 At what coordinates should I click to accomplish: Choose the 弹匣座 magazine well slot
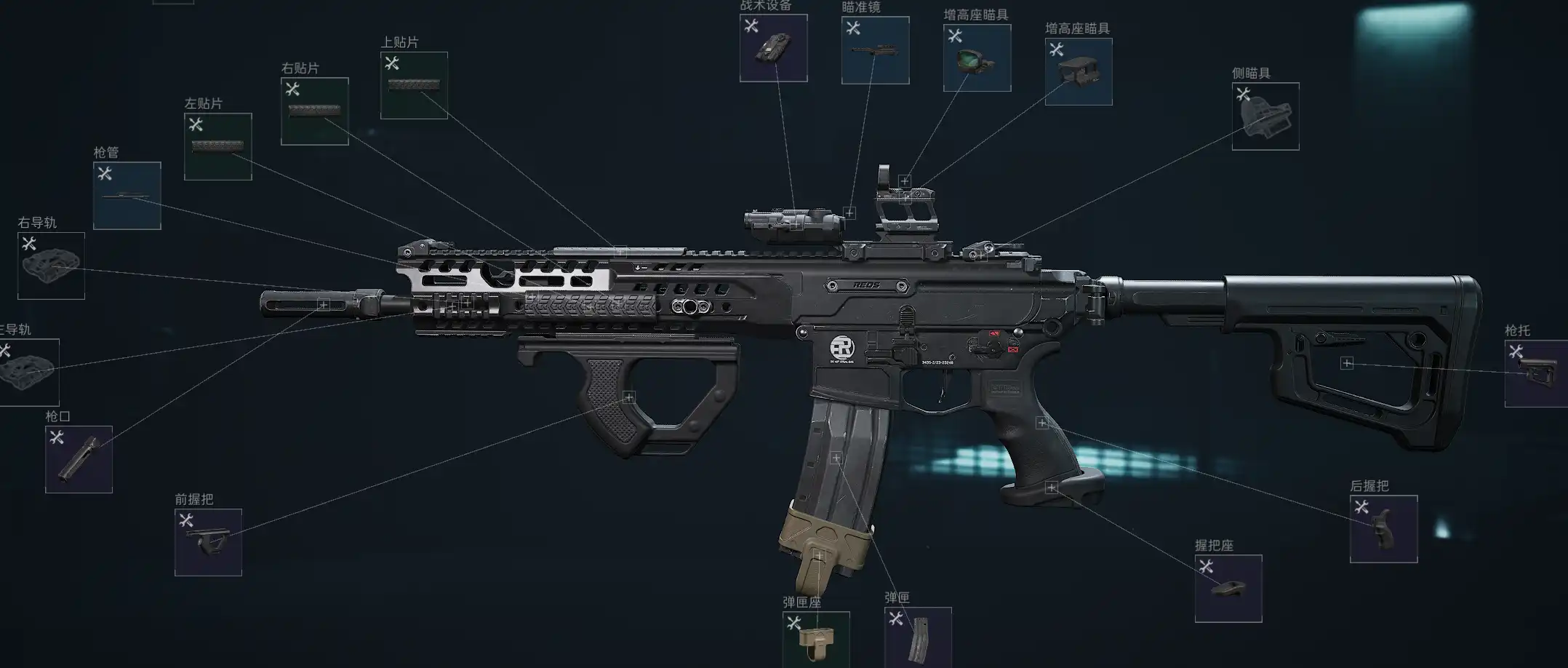click(x=815, y=640)
